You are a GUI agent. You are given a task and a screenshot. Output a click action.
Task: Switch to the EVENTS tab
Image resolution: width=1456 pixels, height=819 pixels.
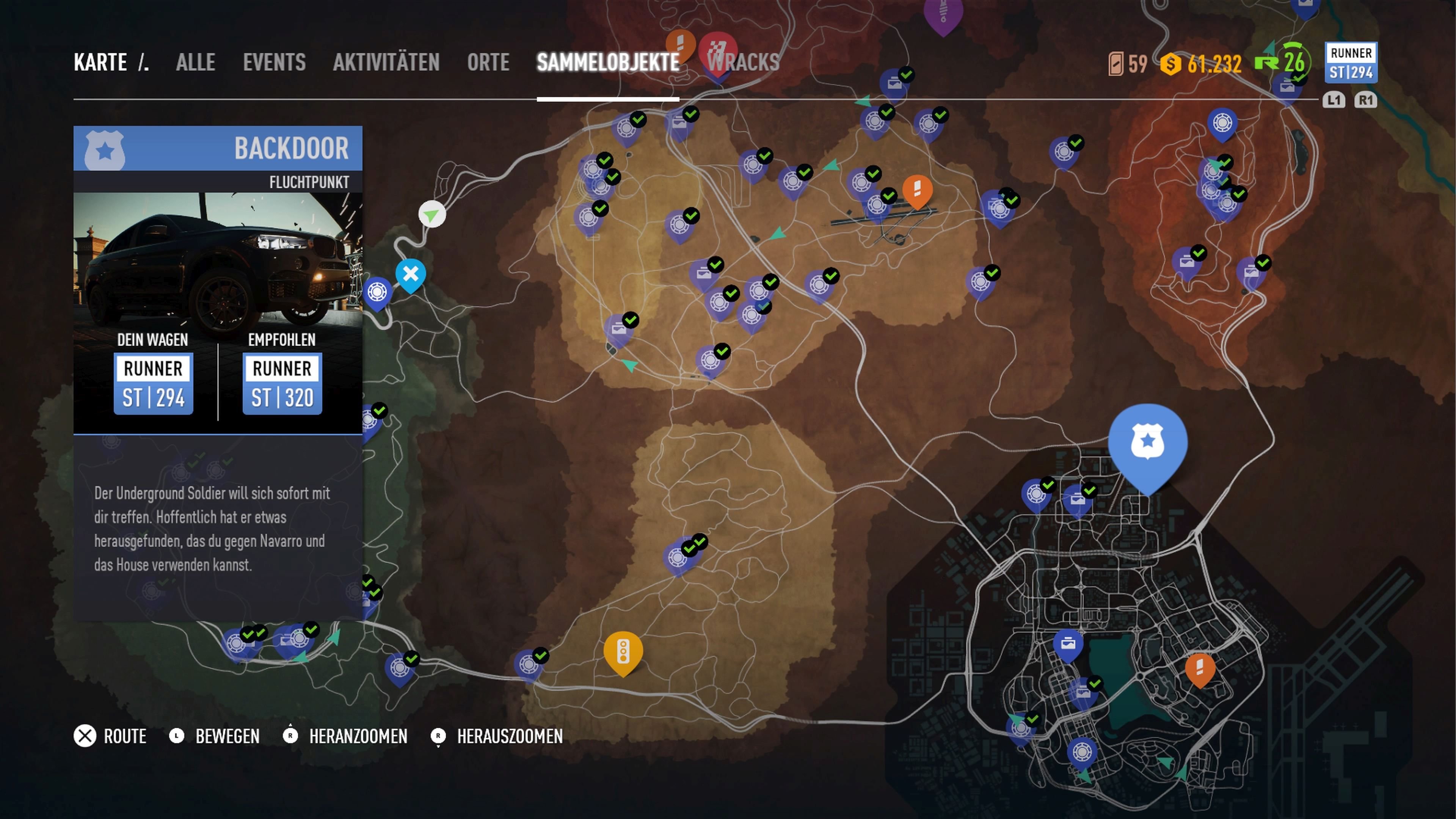pos(275,62)
